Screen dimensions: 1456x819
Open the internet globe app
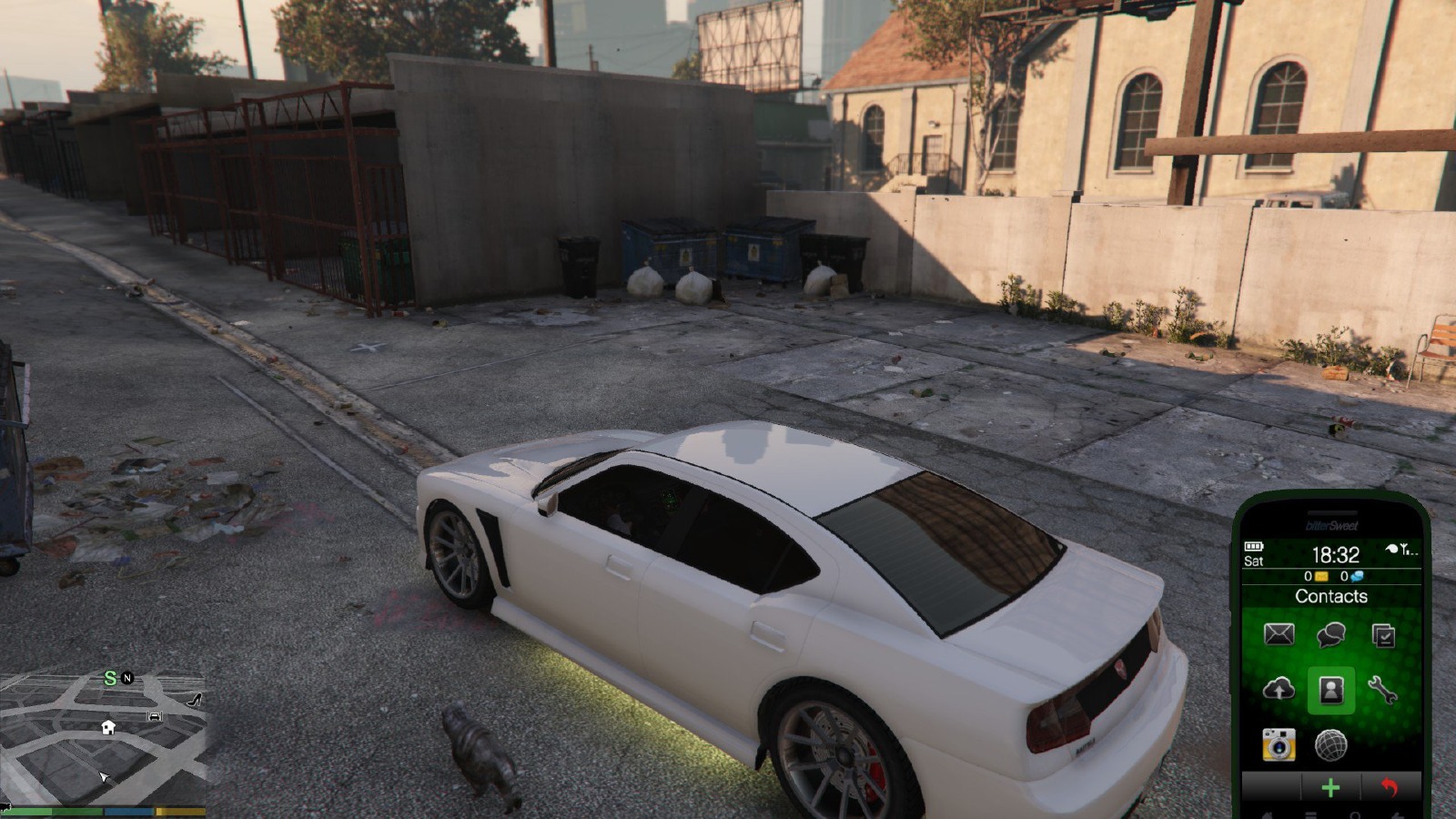tap(1330, 745)
